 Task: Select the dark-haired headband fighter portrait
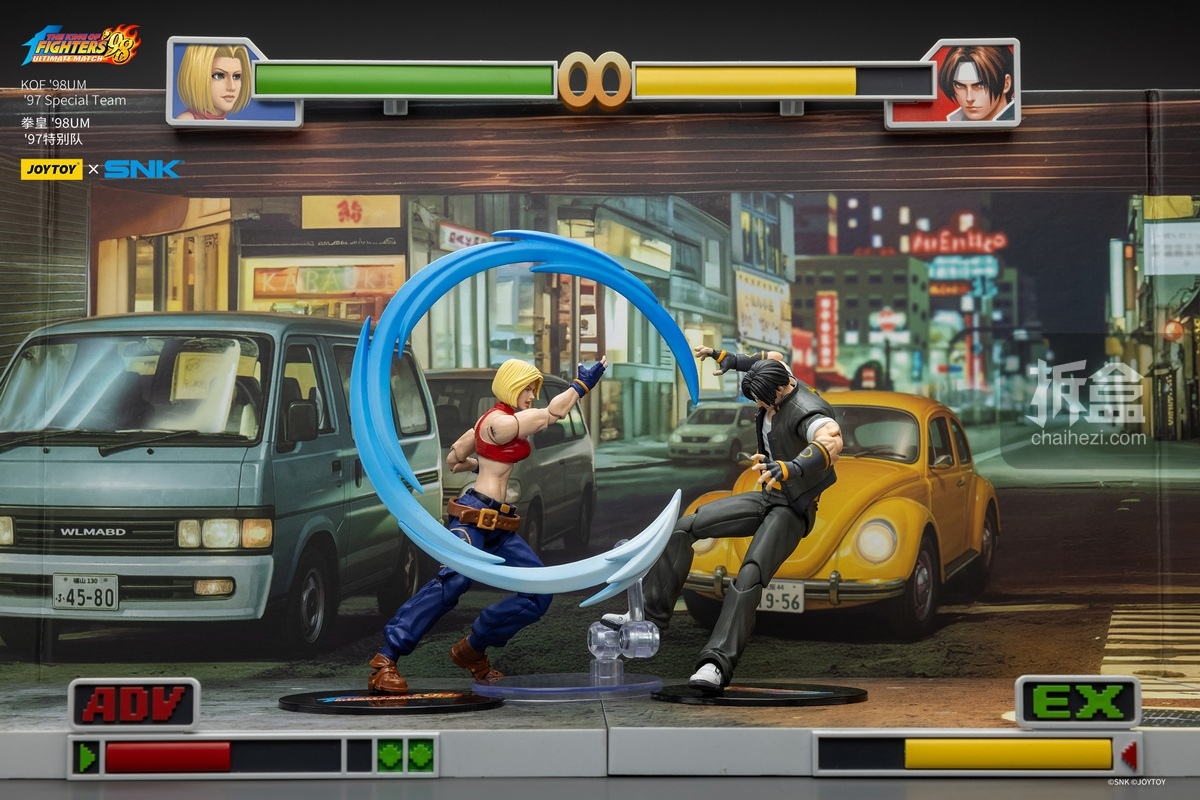[x=974, y=83]
